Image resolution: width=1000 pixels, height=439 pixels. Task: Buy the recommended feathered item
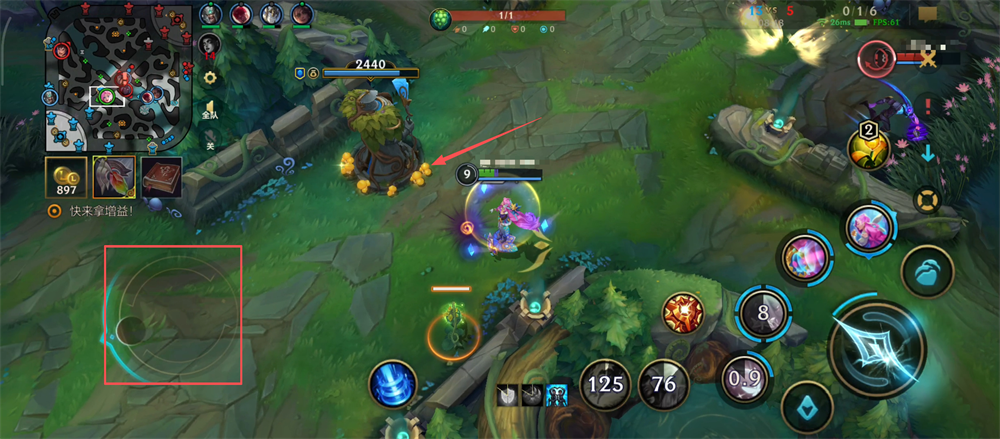tap(114, 177)
